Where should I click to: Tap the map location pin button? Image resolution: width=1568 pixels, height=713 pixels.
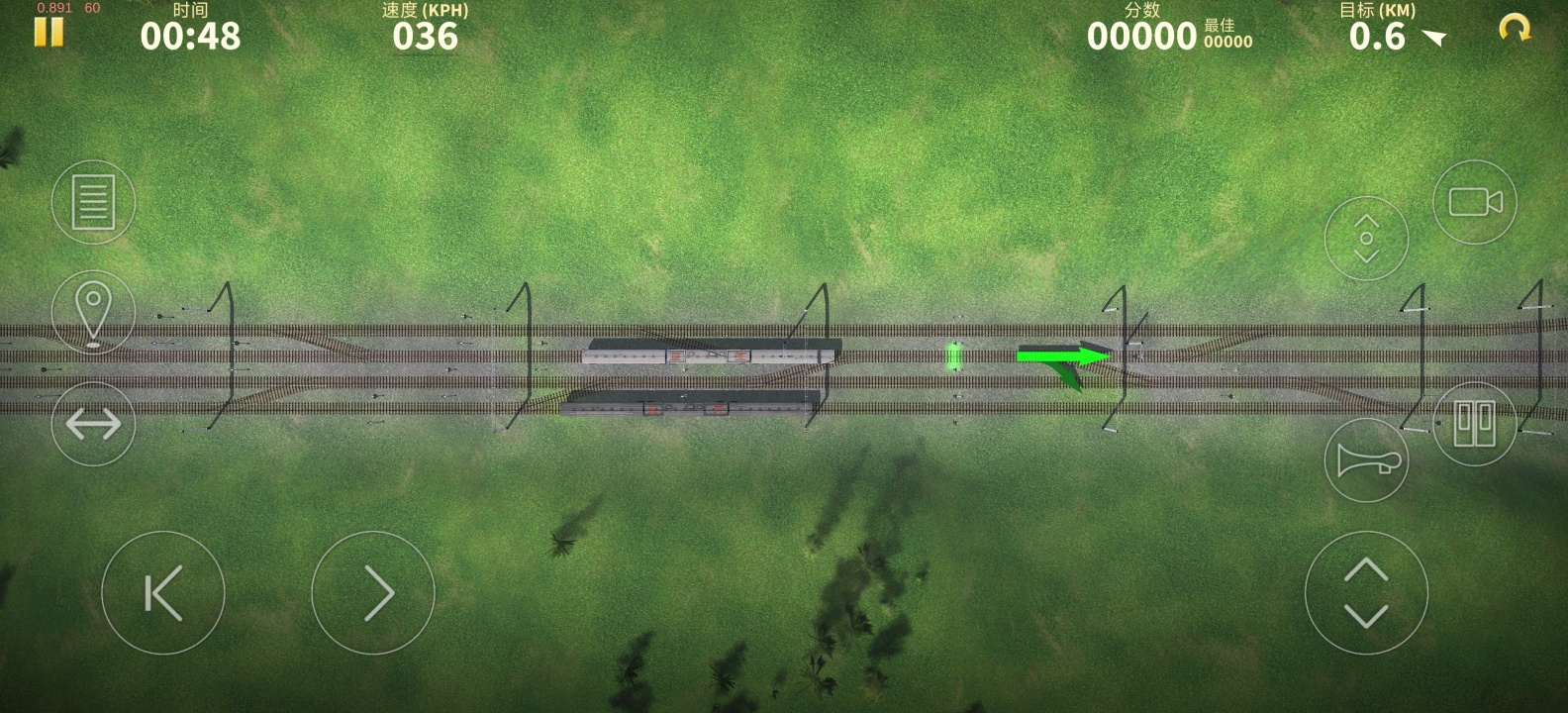pyautogui.click(x=93, y=311)
